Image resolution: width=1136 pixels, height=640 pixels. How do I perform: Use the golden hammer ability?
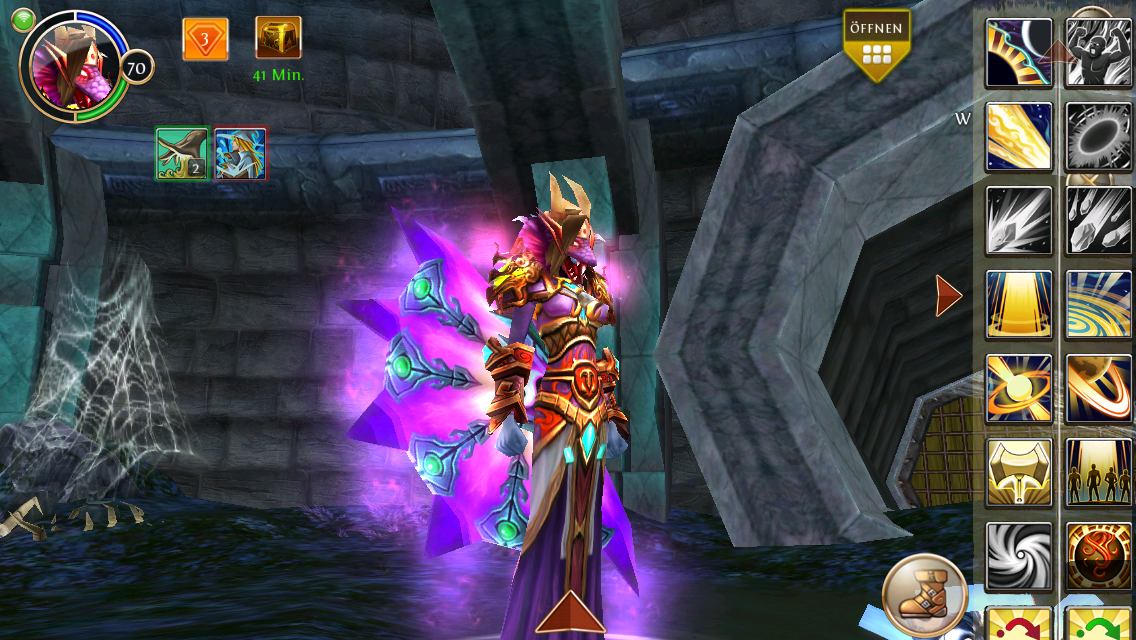point(1019,472)
